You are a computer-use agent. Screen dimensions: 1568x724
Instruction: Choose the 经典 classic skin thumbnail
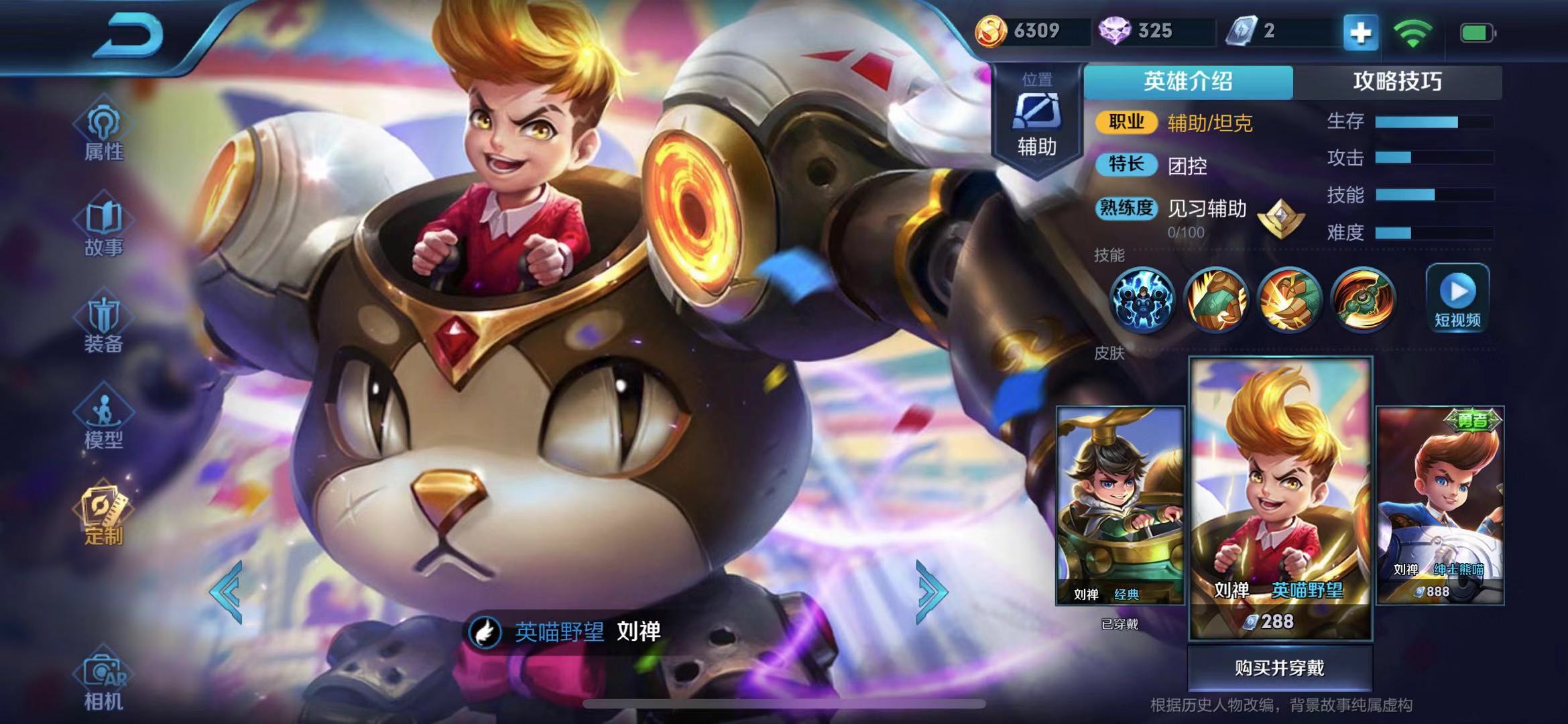pyautogui.click(x=1120, y=506)
